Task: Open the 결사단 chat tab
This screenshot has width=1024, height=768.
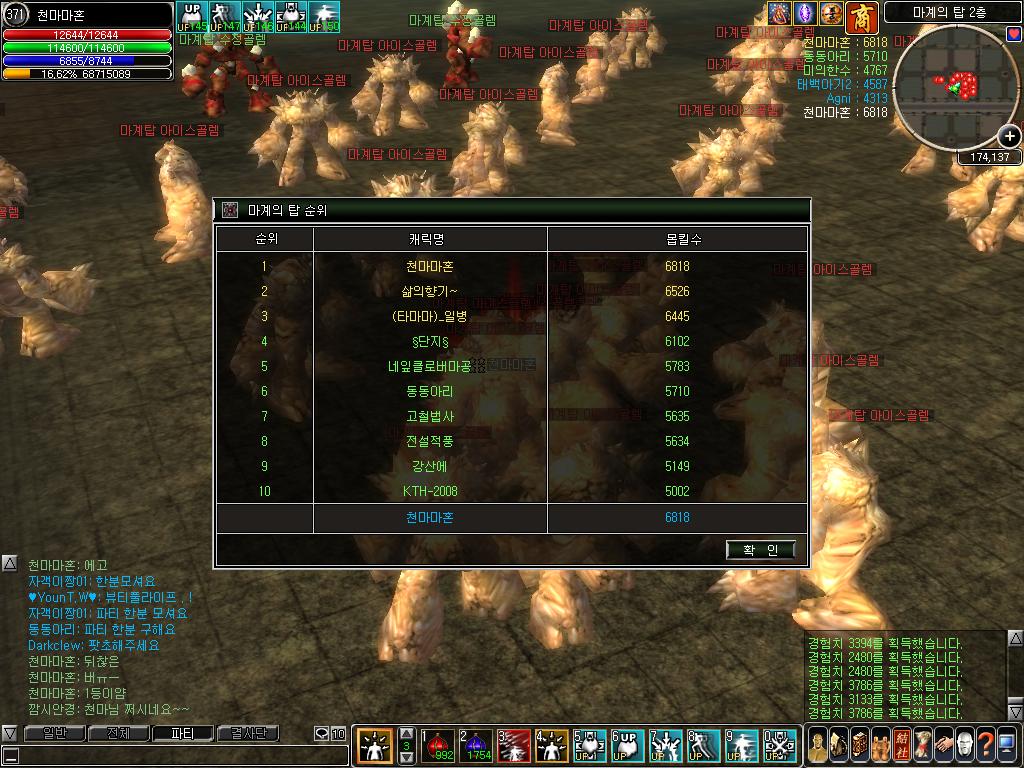Action: pos(247,734)
